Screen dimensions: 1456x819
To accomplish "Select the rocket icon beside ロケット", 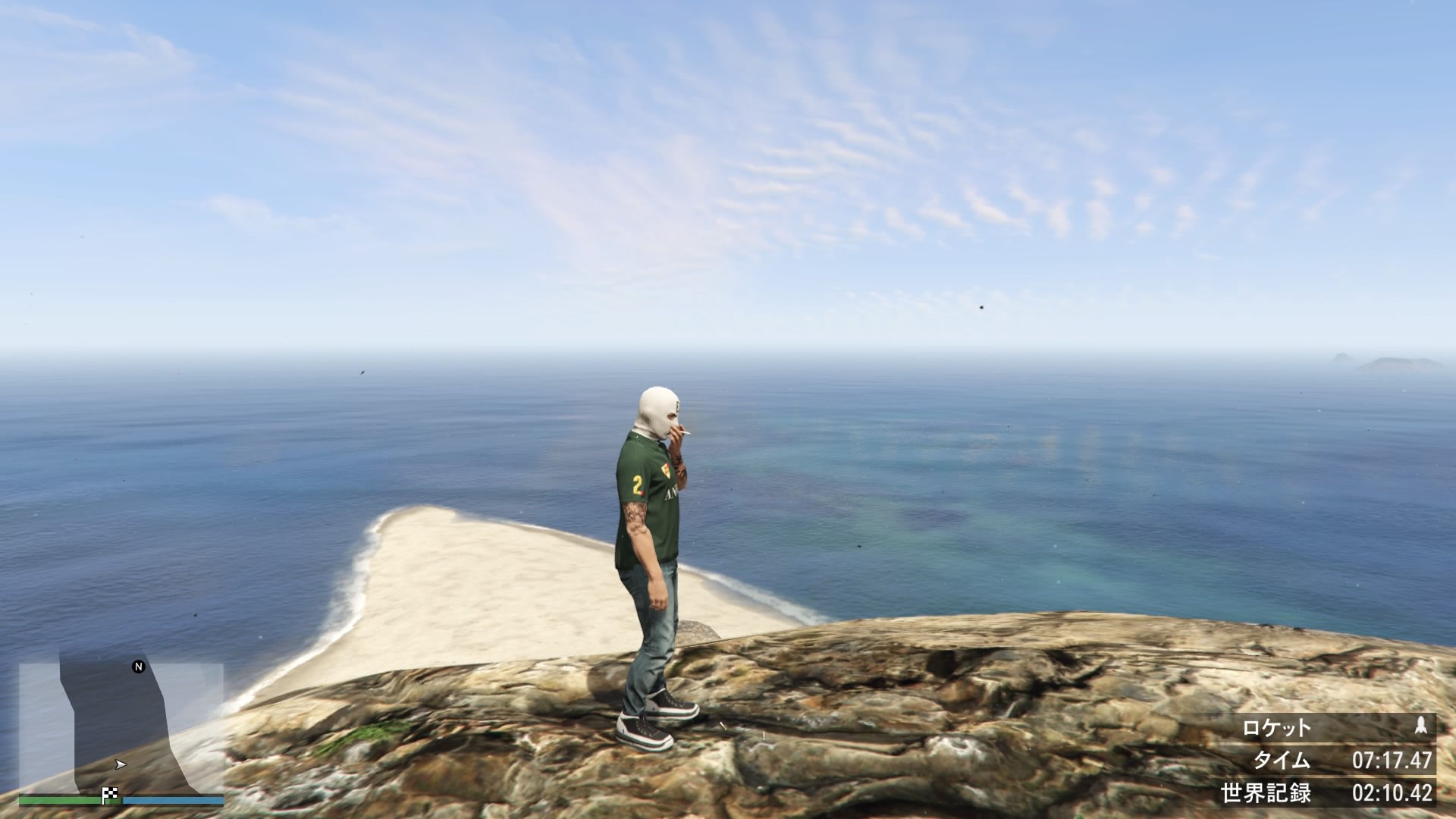I will tap(1420, 727).
